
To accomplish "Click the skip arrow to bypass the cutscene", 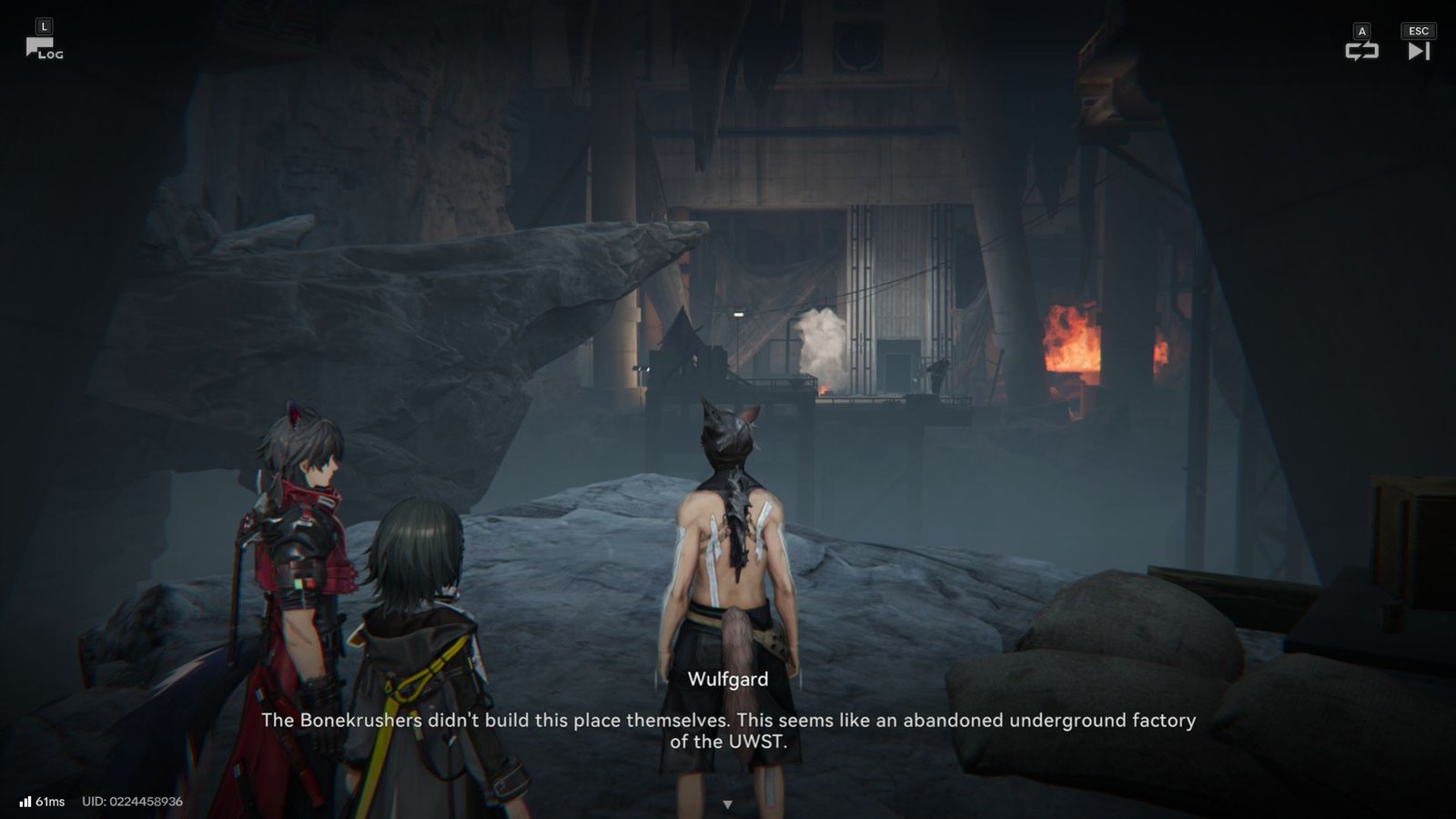I will [x=1417, y=53].
